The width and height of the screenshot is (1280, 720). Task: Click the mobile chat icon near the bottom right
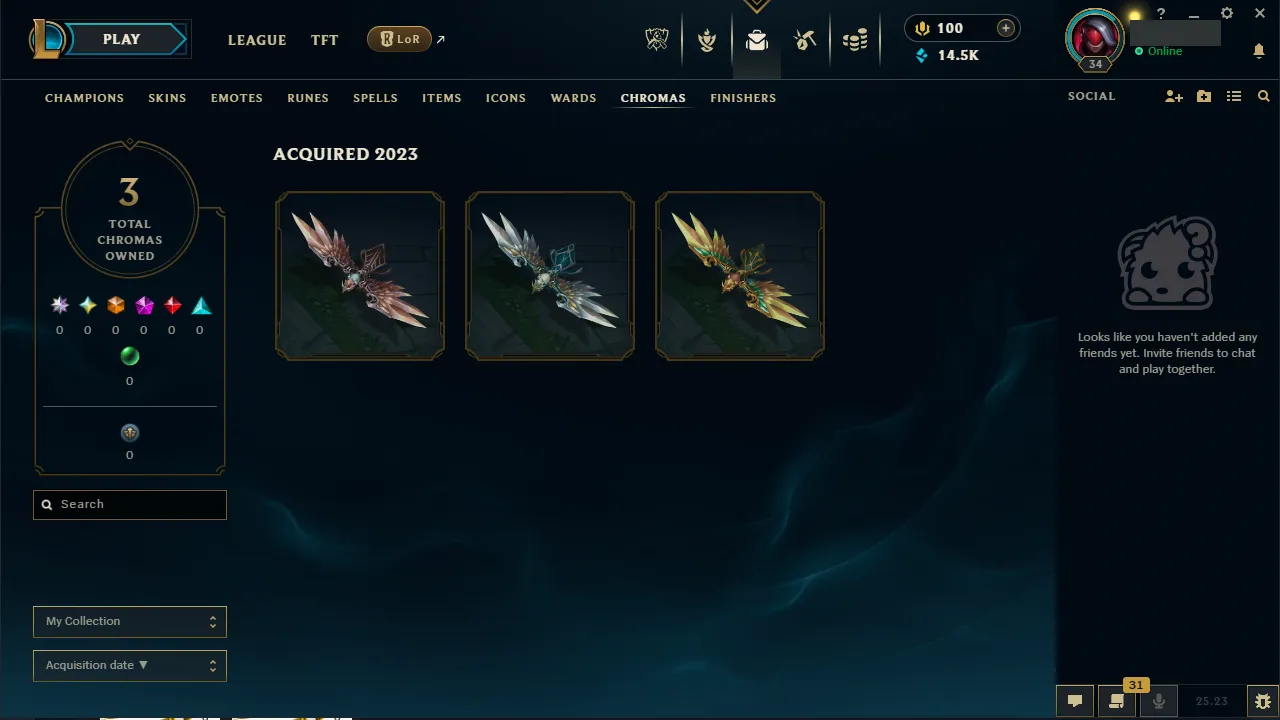(x=1117, y=701)
